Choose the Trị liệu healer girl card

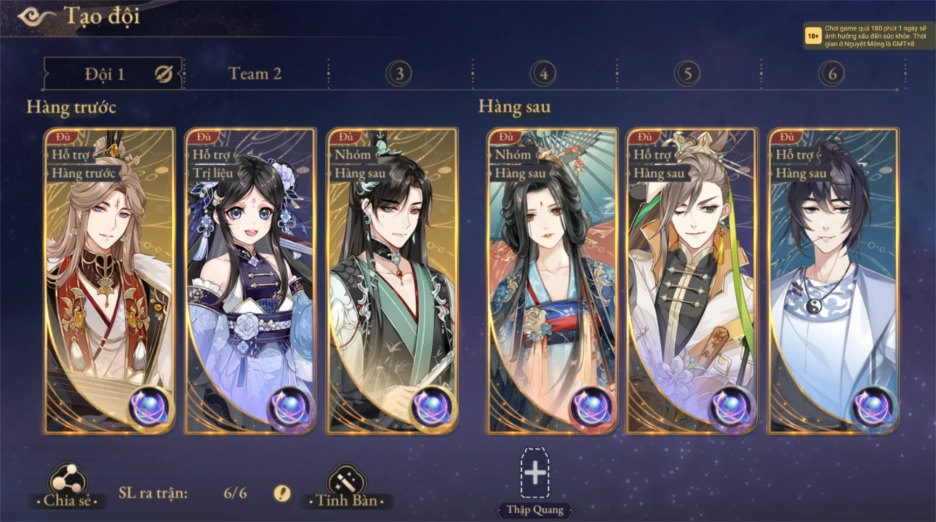(250, 282)
